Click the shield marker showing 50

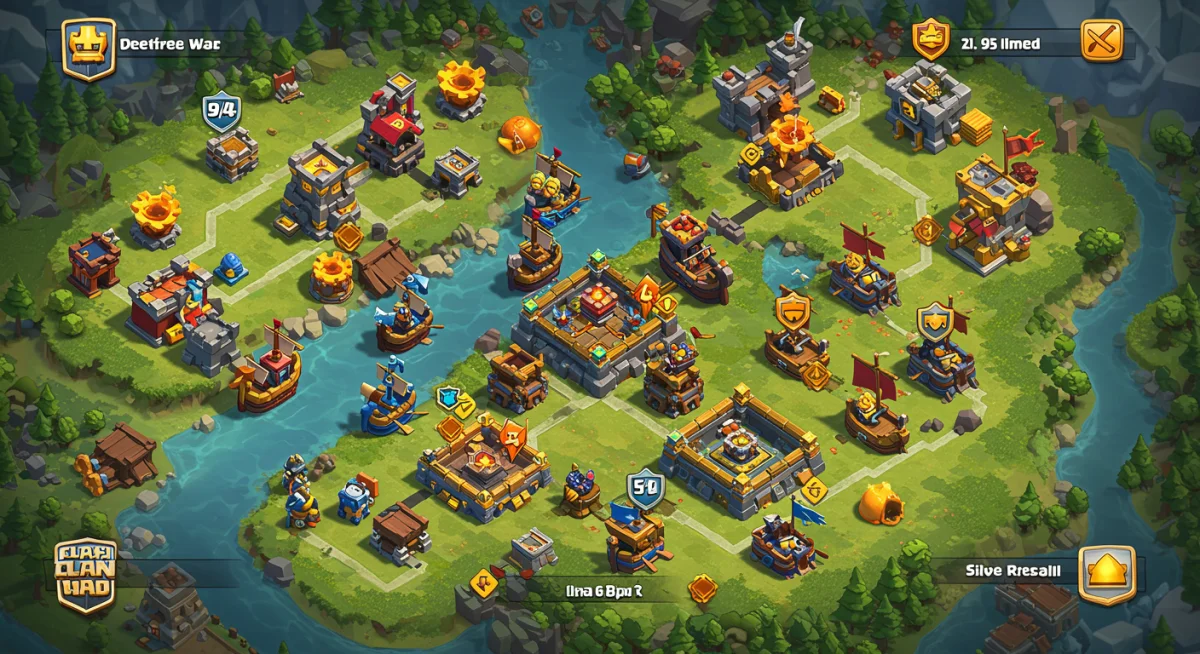coord(645,490)
